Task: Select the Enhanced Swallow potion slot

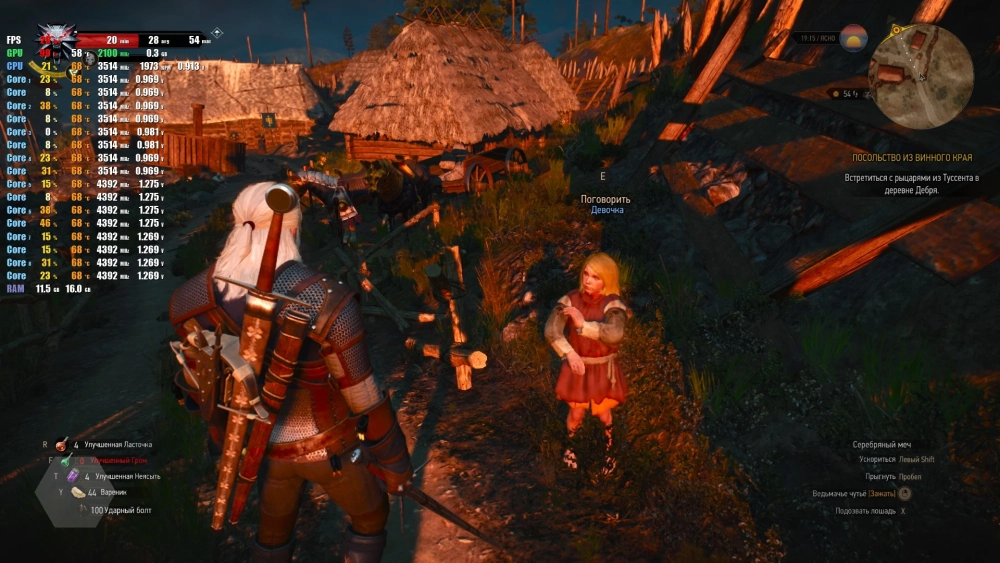Action: [x=62, y=443]
